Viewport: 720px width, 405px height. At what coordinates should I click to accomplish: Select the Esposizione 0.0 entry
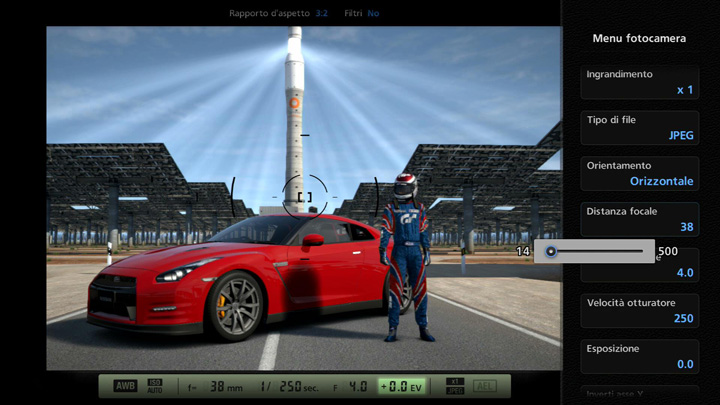point(640,356)
